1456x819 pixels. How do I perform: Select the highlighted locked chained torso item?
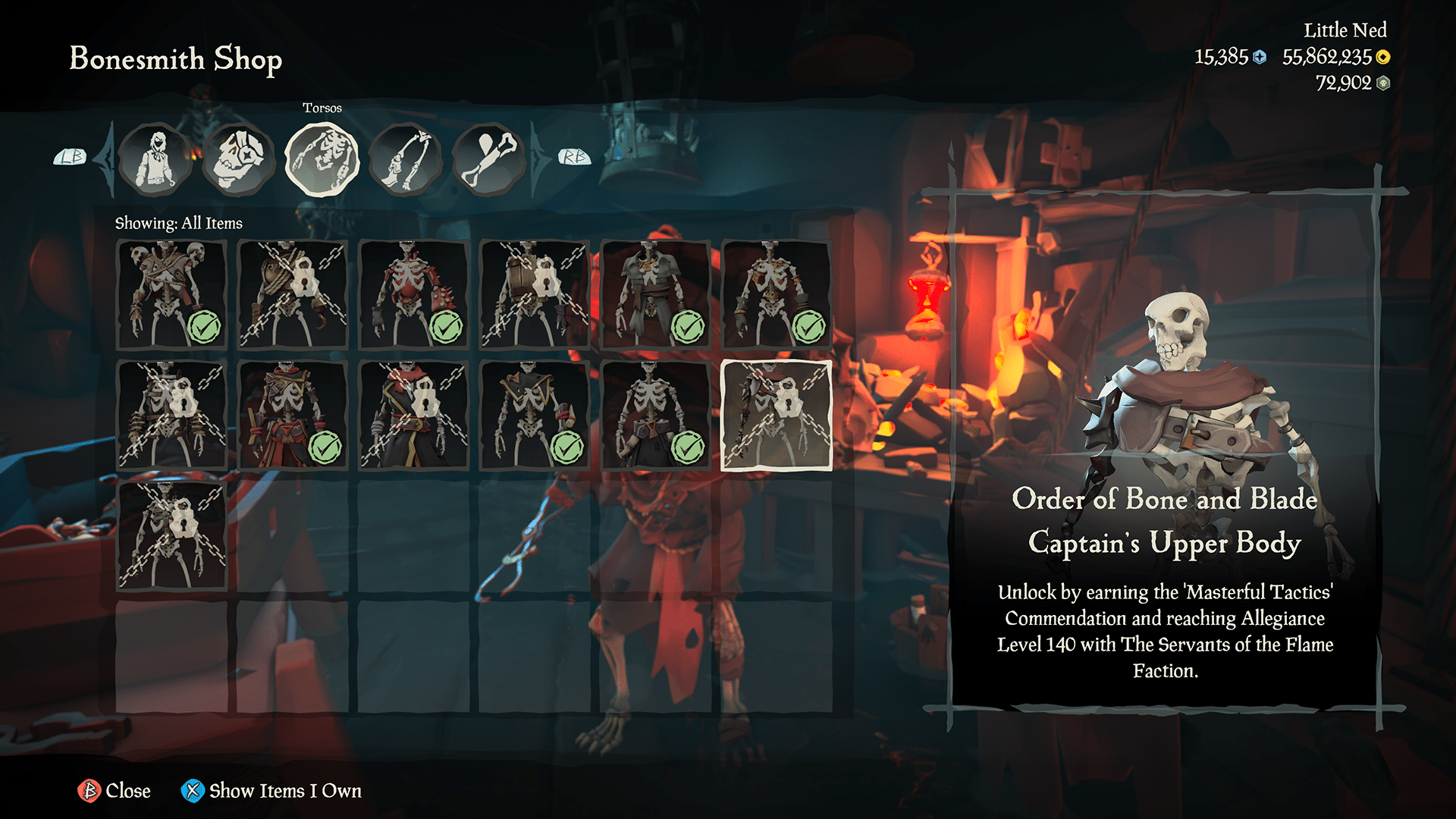(x=777, y=415)
